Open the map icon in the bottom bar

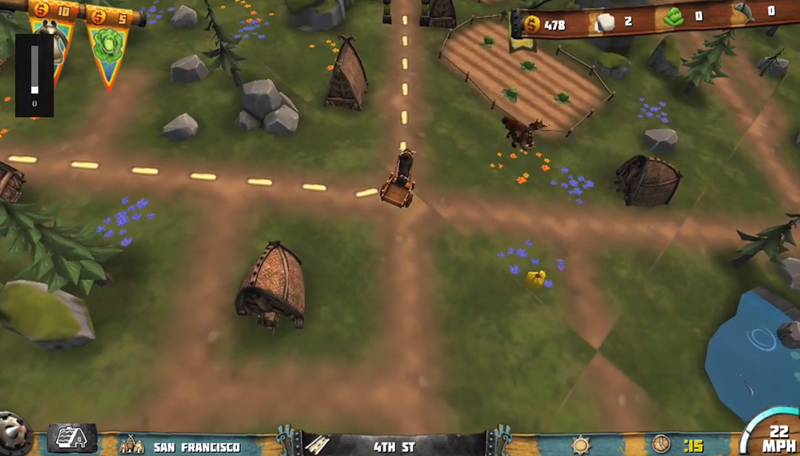(72, 438)
